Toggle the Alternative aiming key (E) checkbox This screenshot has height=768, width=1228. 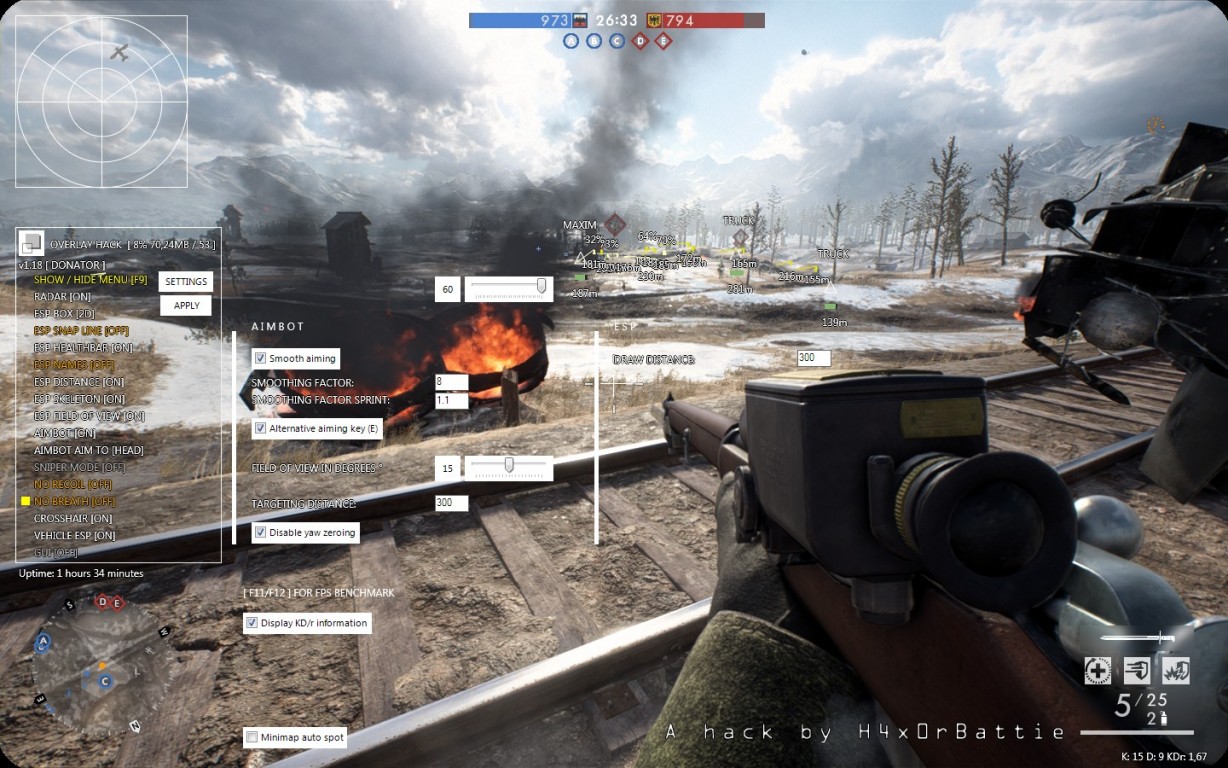pos(260,428)
